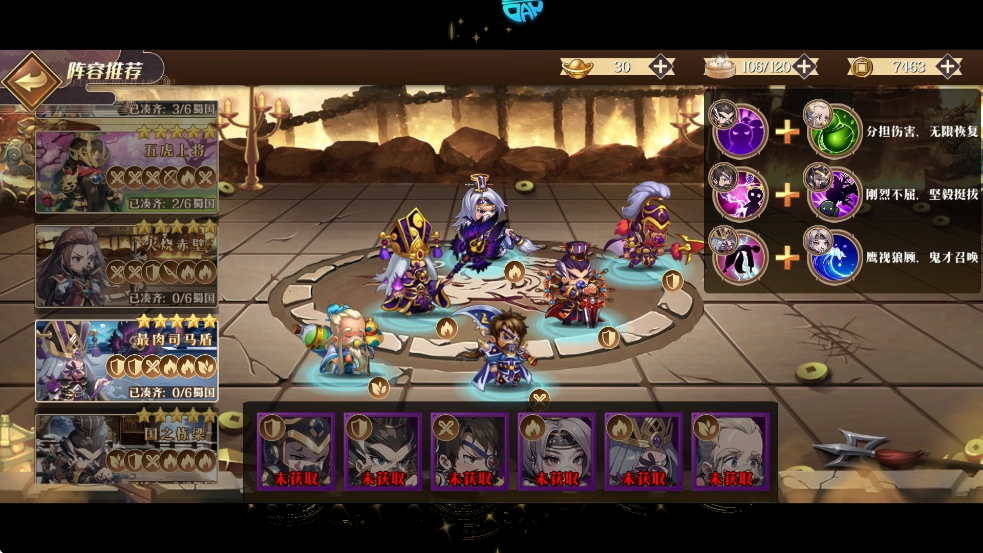The width and height of the screenshot is (983, 553).
Task: Select the bearded shield hero without helmet
Action: 383,450
